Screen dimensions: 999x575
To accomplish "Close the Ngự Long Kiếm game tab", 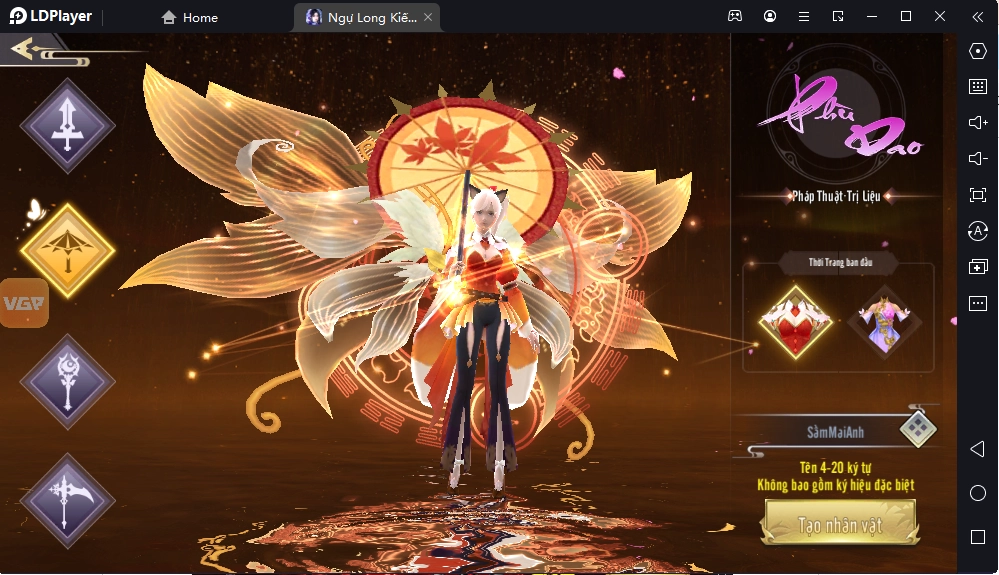I will tap(428, 17).
